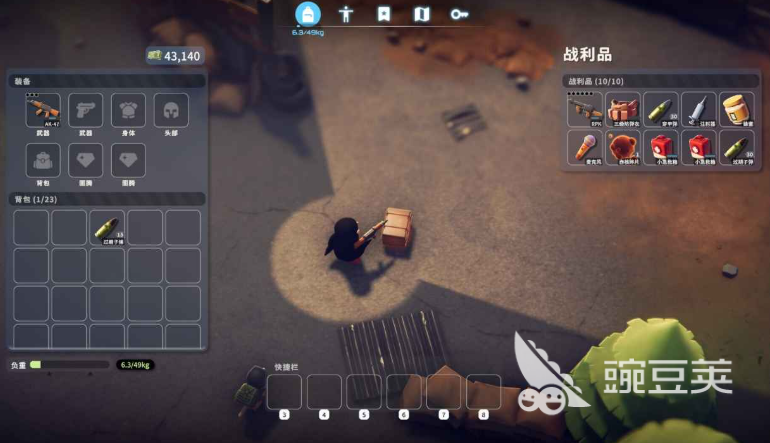The height and width of the screenshot is (443, 770).
Task: Select the equipped AK-47 weapon slot
Action: point(43,111)
